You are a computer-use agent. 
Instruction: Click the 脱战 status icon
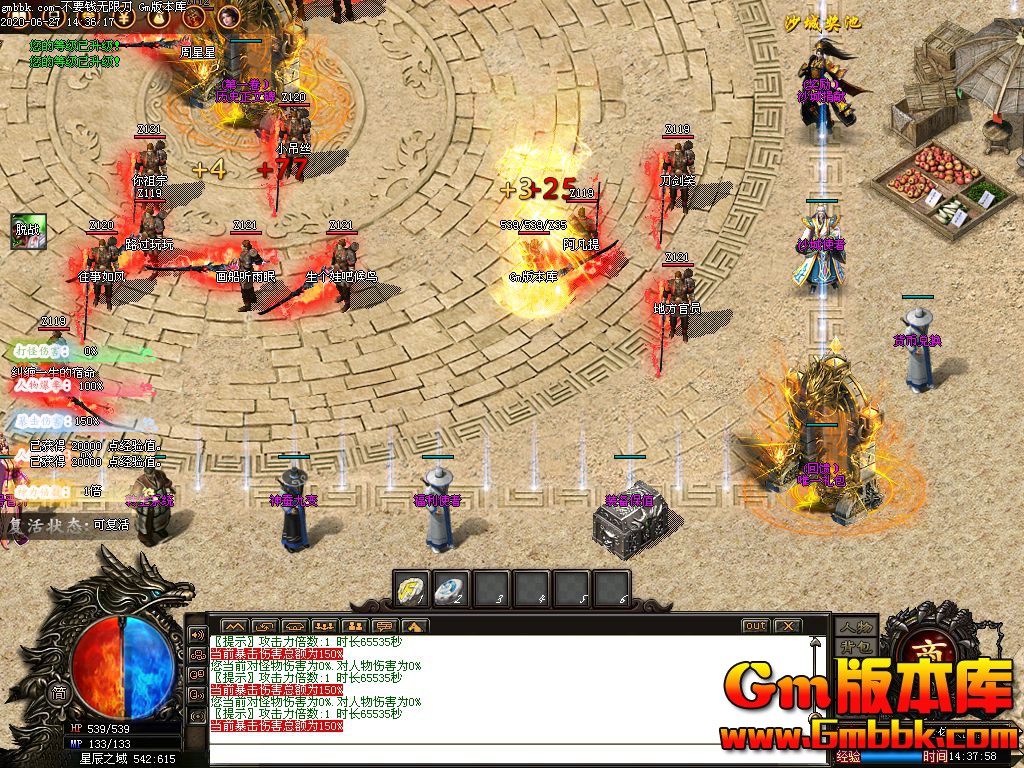pos(25,230)
